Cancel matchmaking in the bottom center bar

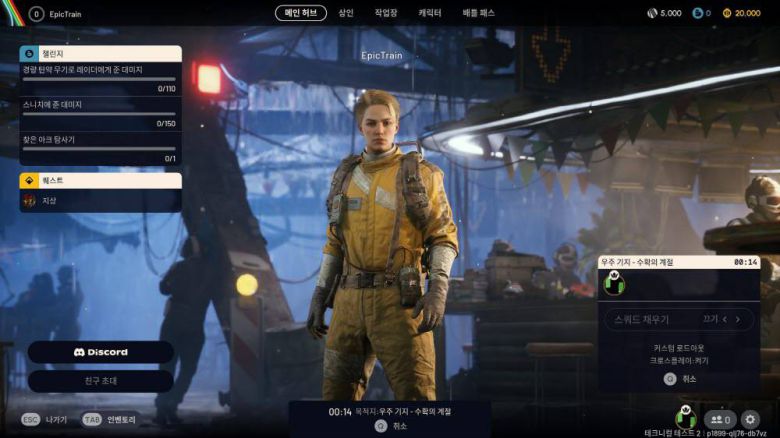click(x=390, y=425)
